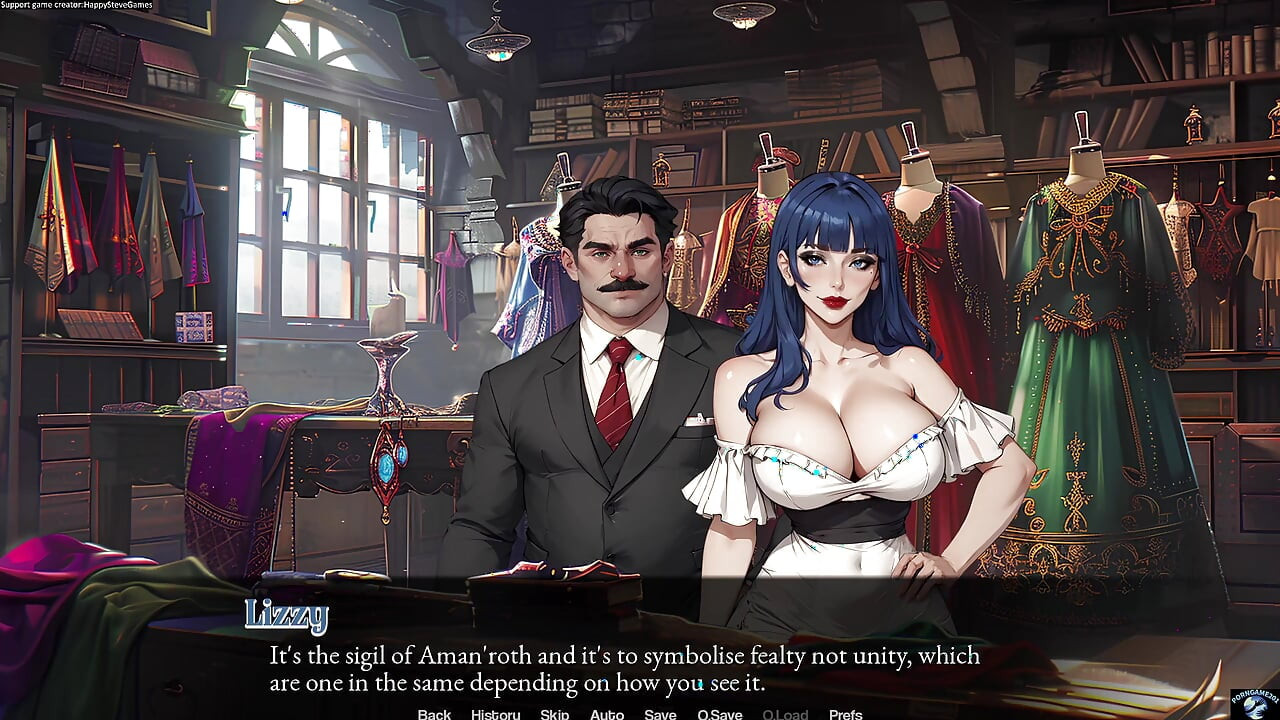Perform a quick save with Q.Save
1280x720 pixels.
(x=719, y=714)
